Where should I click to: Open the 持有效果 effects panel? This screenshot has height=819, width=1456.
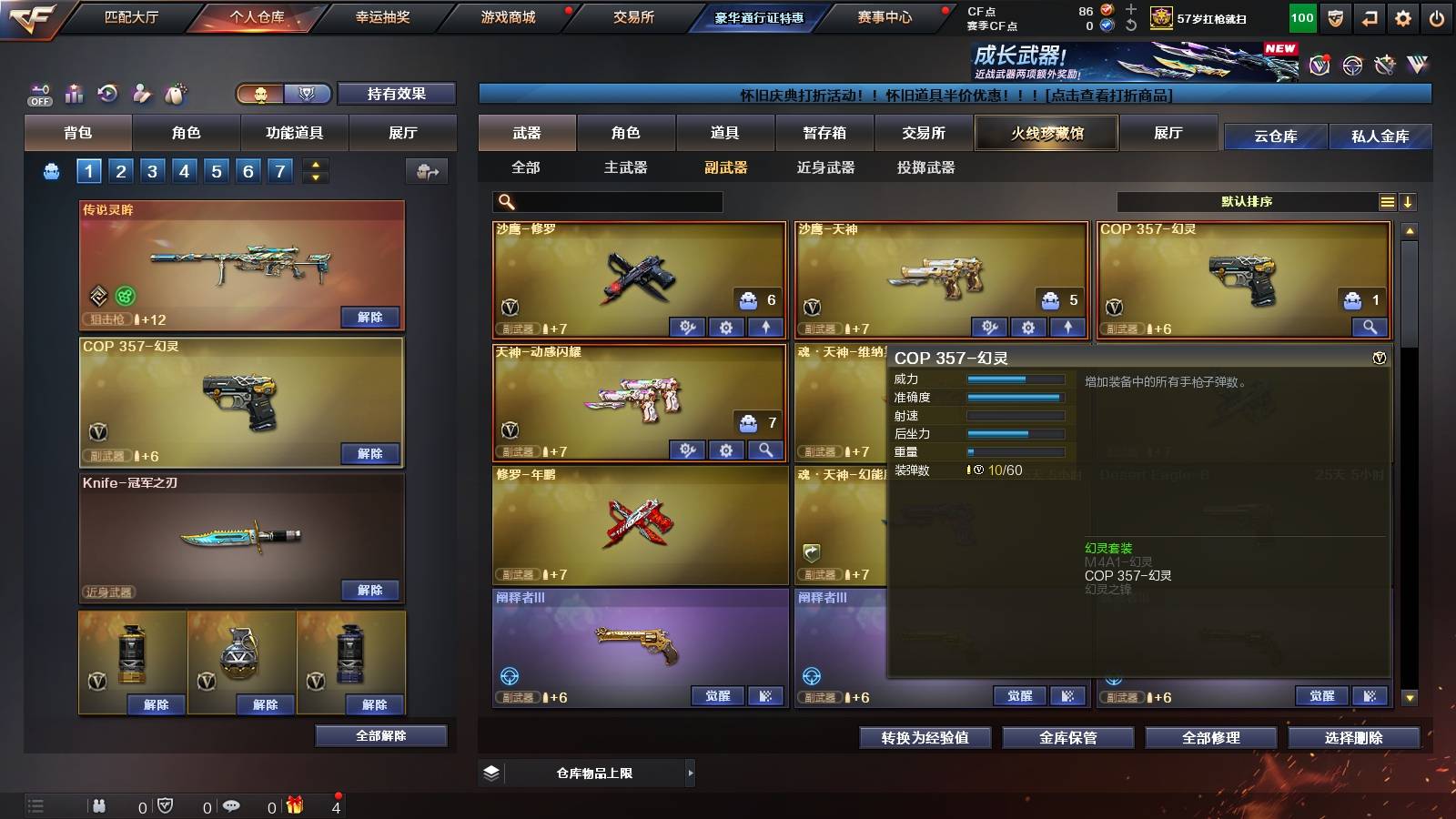point(397,94)
